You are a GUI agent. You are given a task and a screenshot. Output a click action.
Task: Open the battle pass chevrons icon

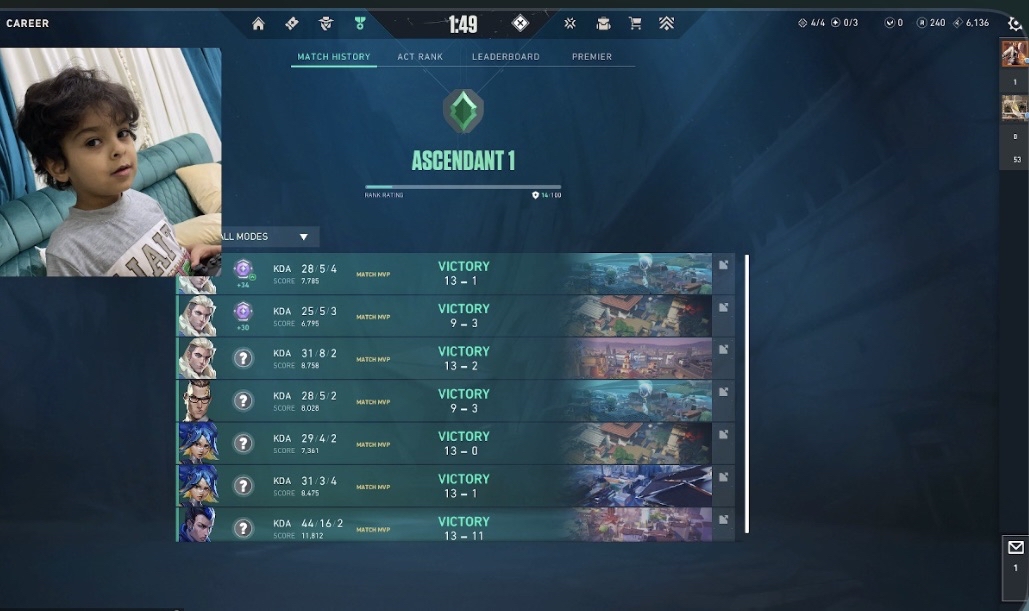(666, 23)
